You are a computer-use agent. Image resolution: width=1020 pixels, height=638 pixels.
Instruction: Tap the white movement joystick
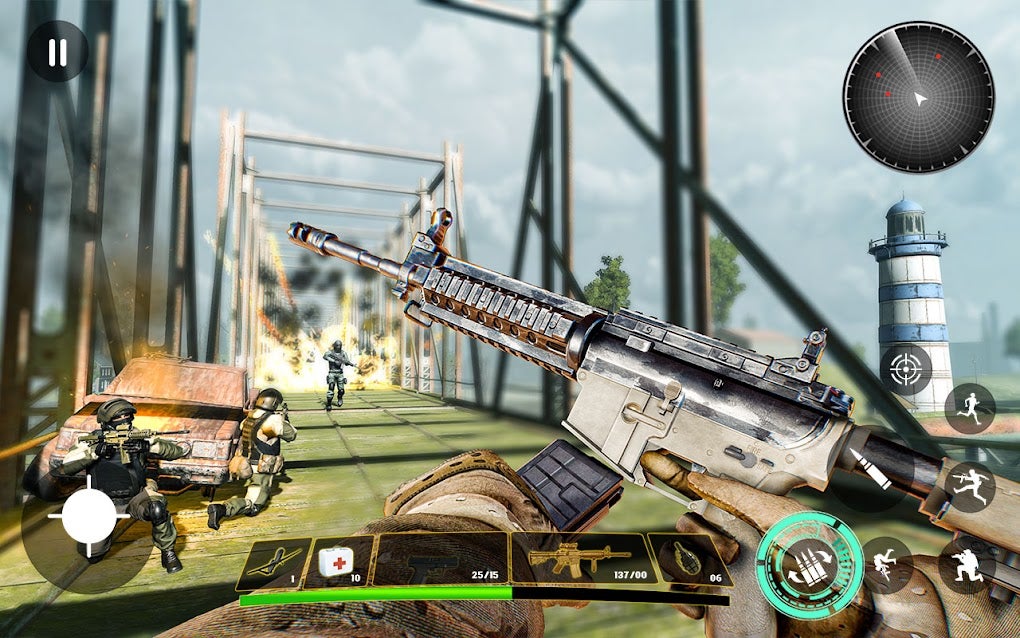point(90,516)
